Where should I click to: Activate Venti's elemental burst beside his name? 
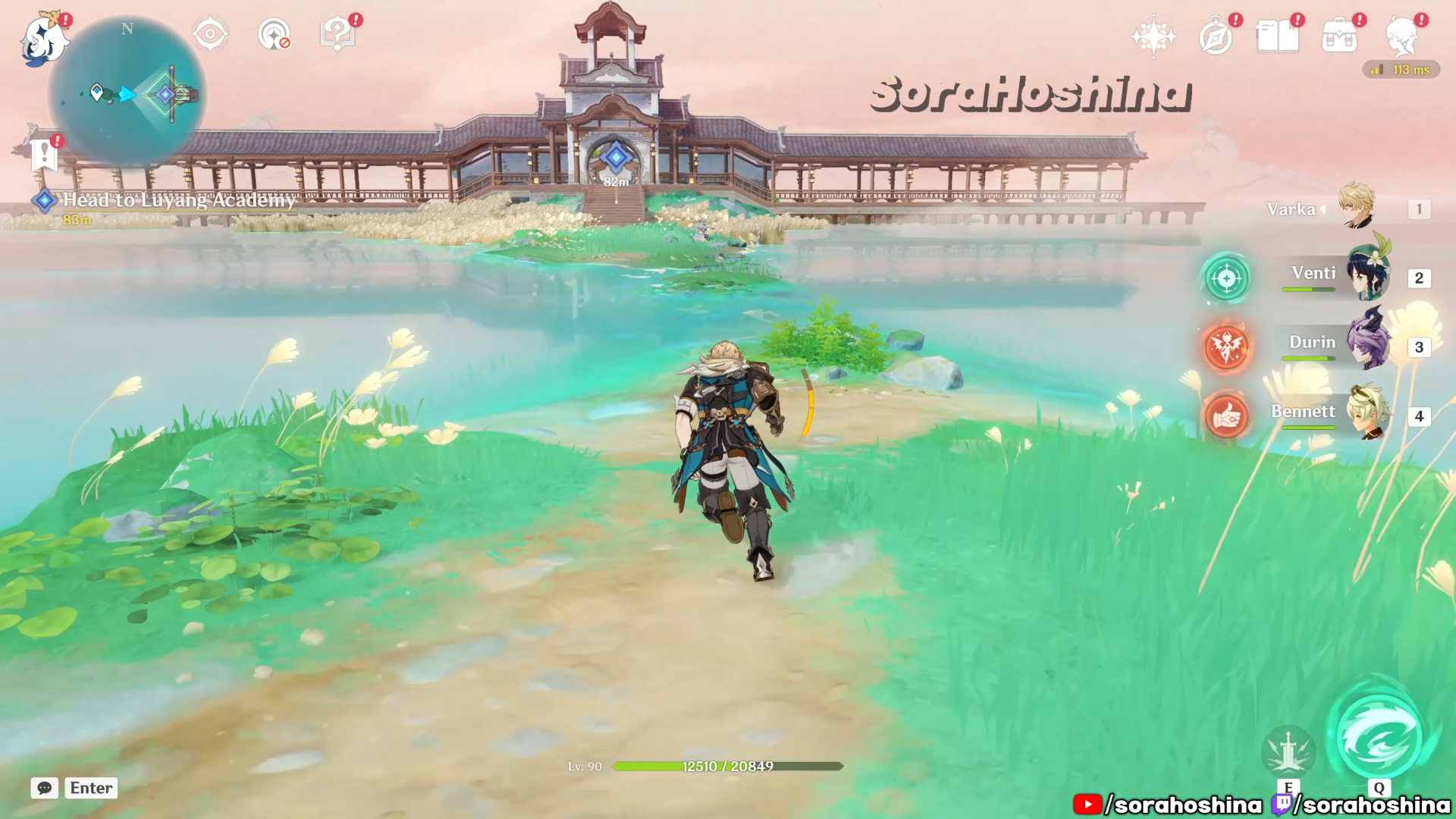1226,278
